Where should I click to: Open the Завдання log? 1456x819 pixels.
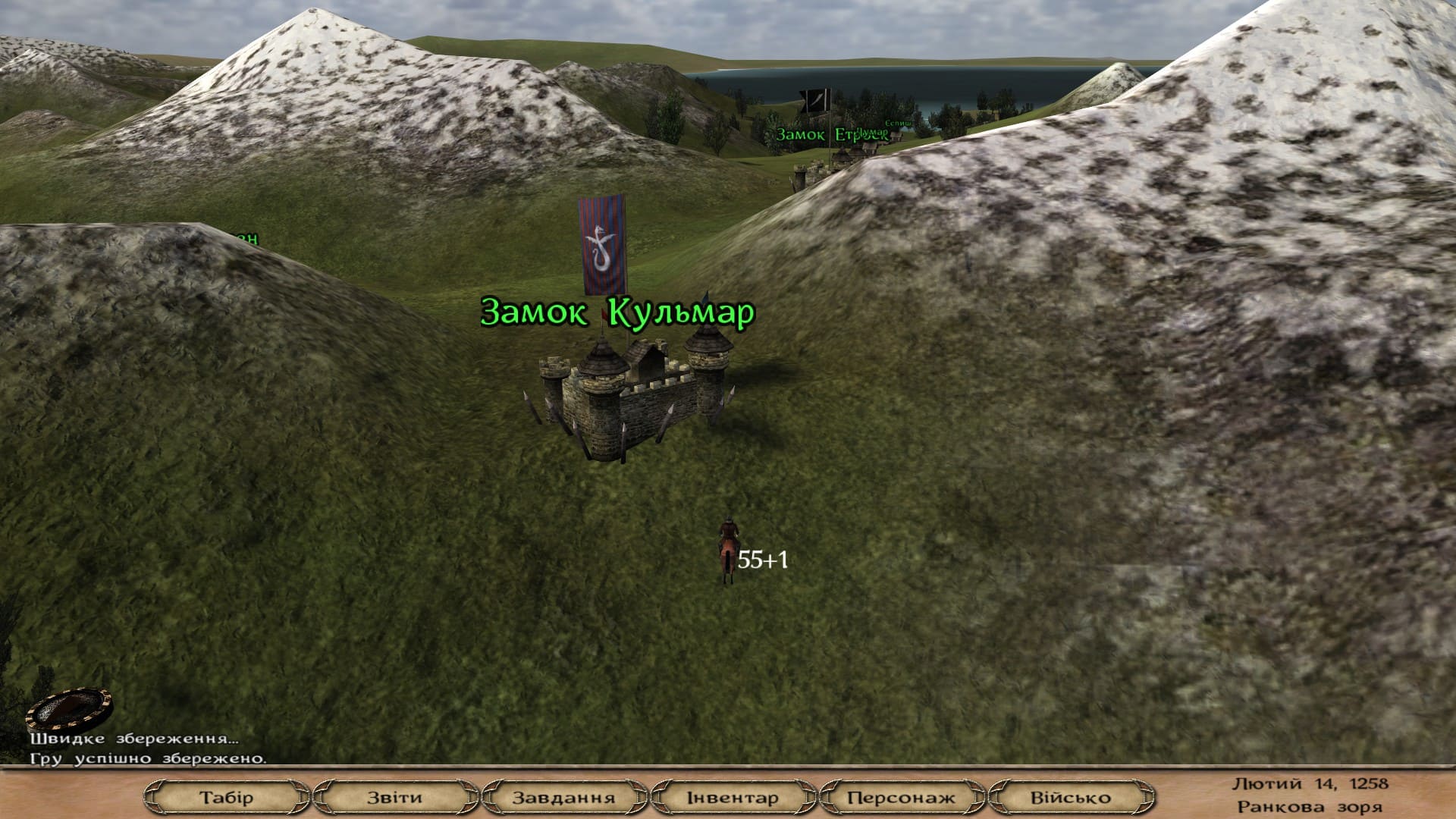564,796
